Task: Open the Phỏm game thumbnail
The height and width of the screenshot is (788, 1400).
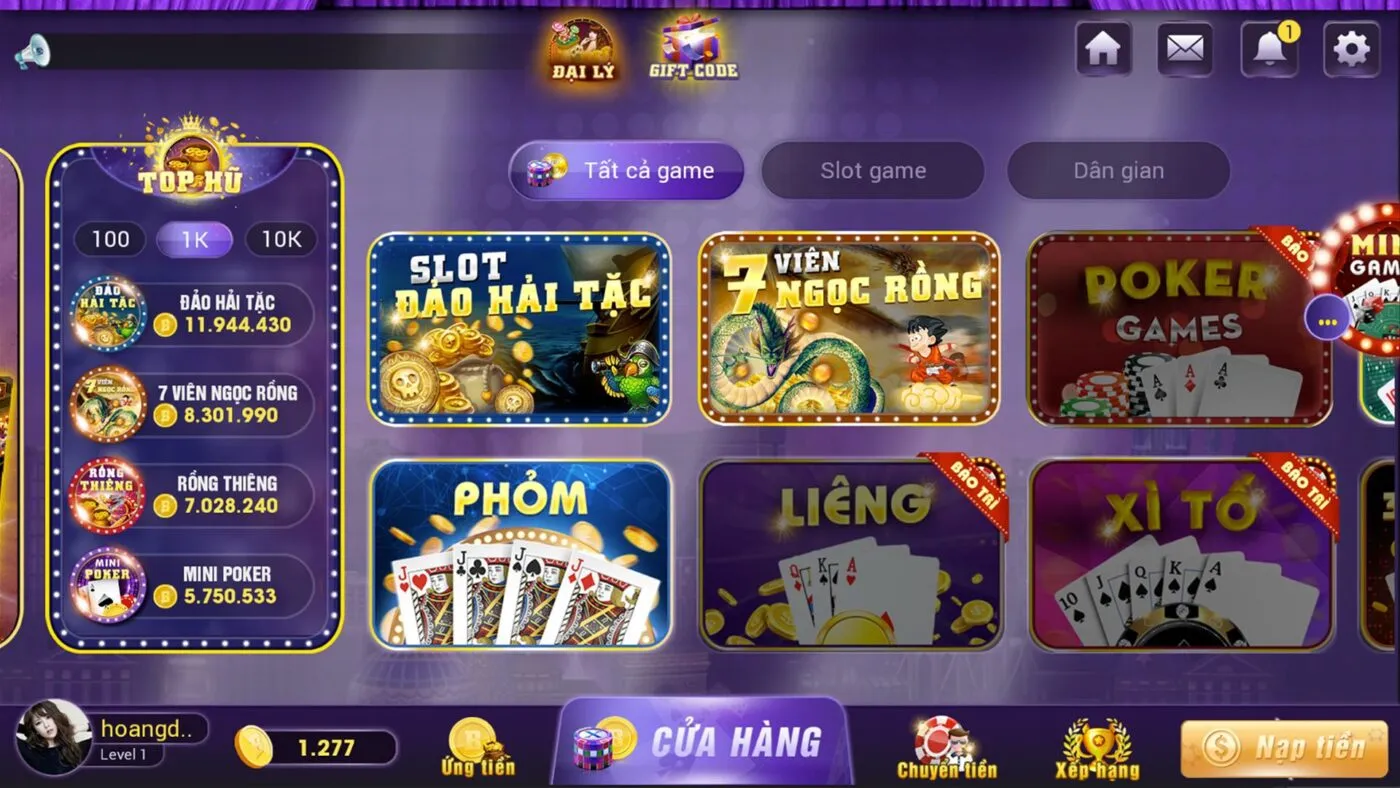Action: pos(519,555)
